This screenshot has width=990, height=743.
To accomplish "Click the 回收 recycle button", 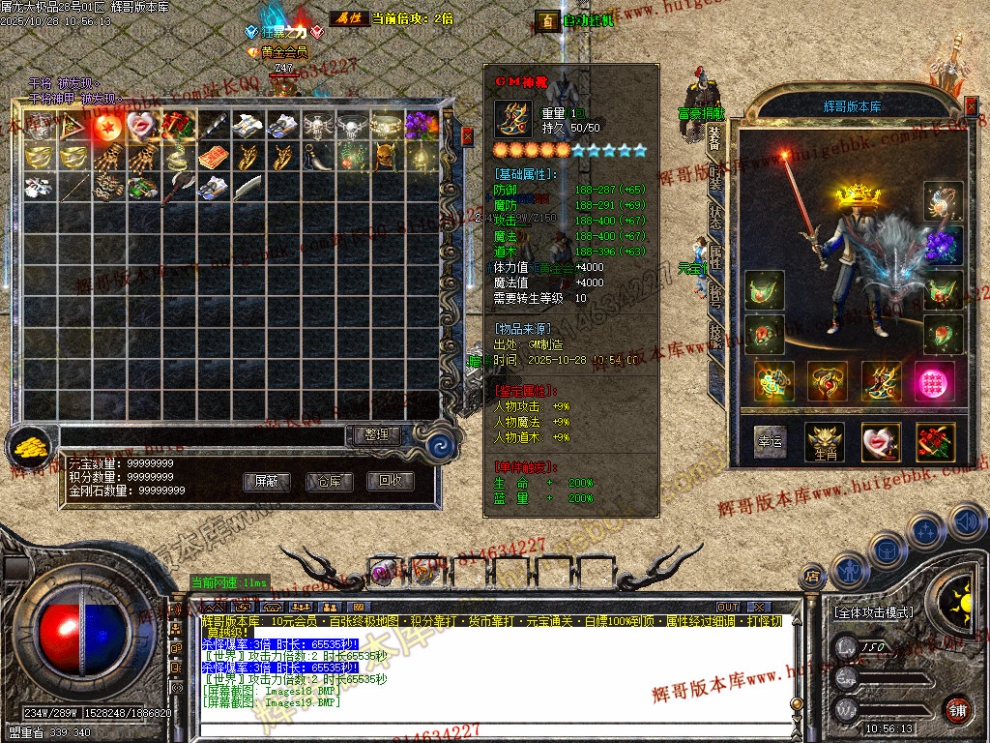I will click(390, 481).
